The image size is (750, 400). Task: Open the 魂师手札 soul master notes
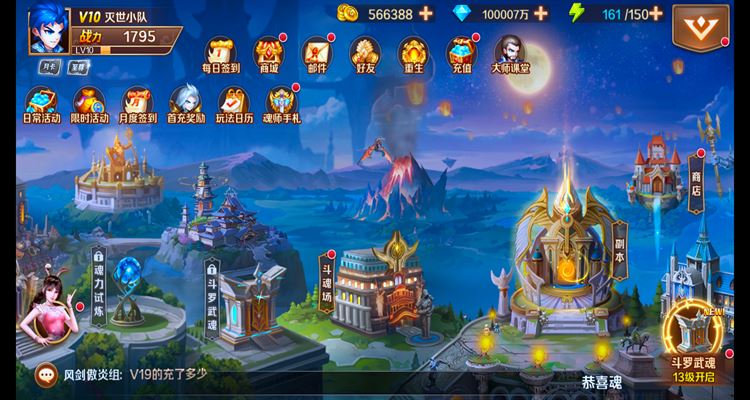(282, 104)
